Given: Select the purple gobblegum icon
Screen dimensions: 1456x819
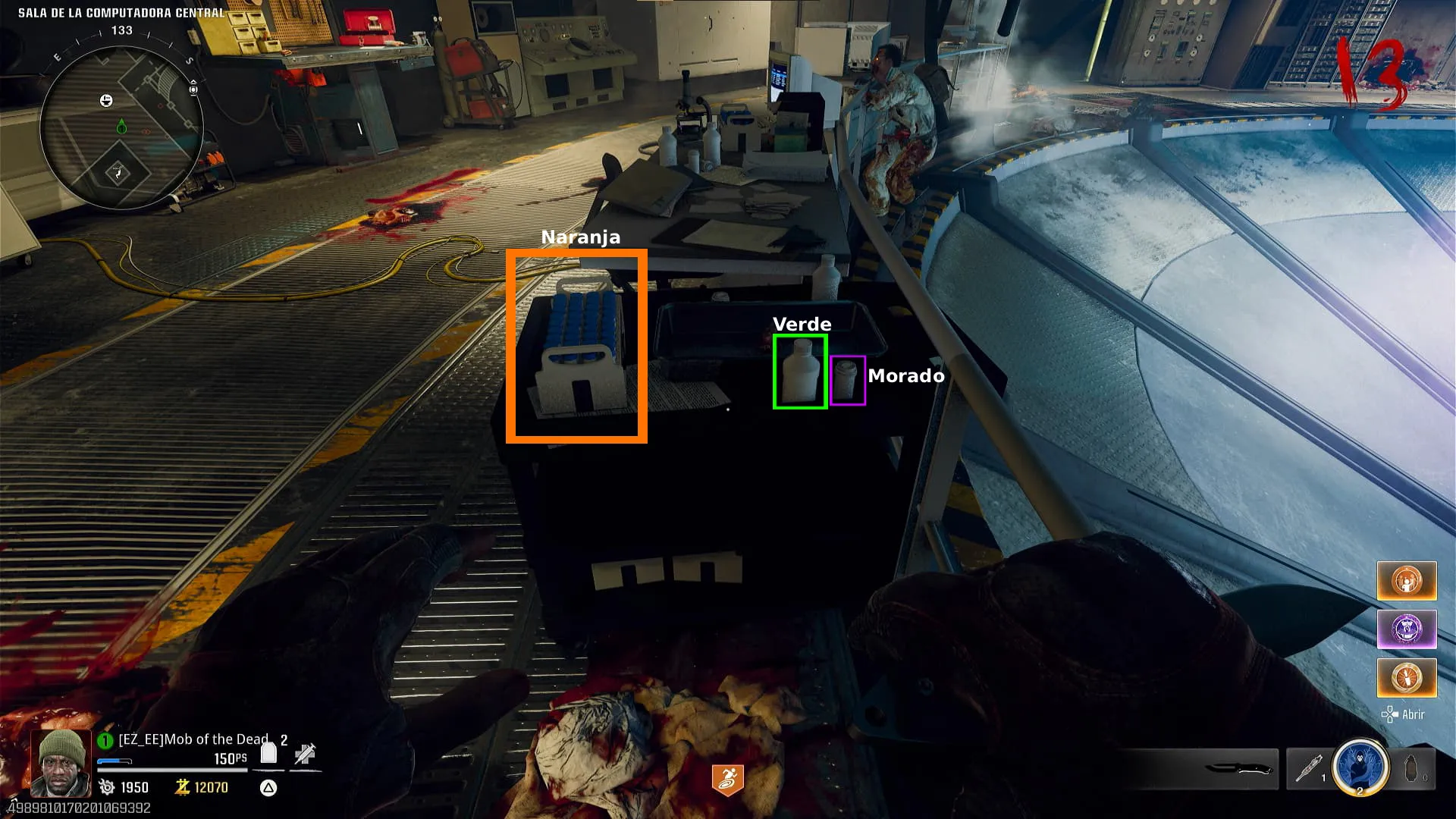Looking at the screenshot, I should click(1407, 629).
